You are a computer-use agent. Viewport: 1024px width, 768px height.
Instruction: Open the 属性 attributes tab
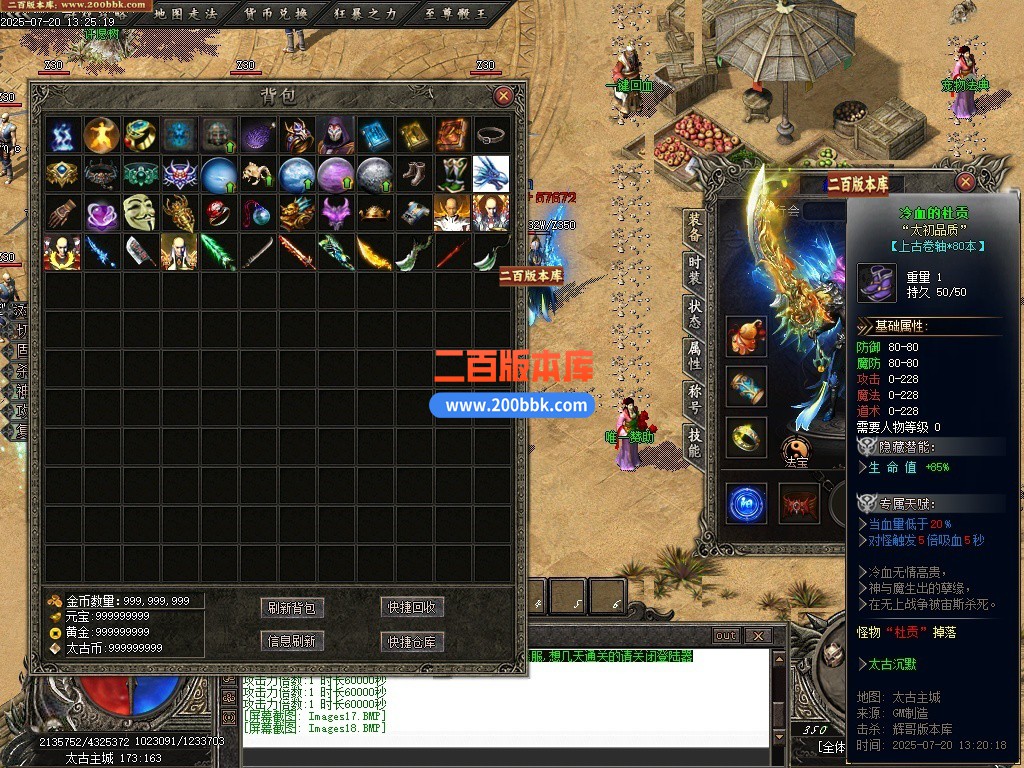point(695,357)
